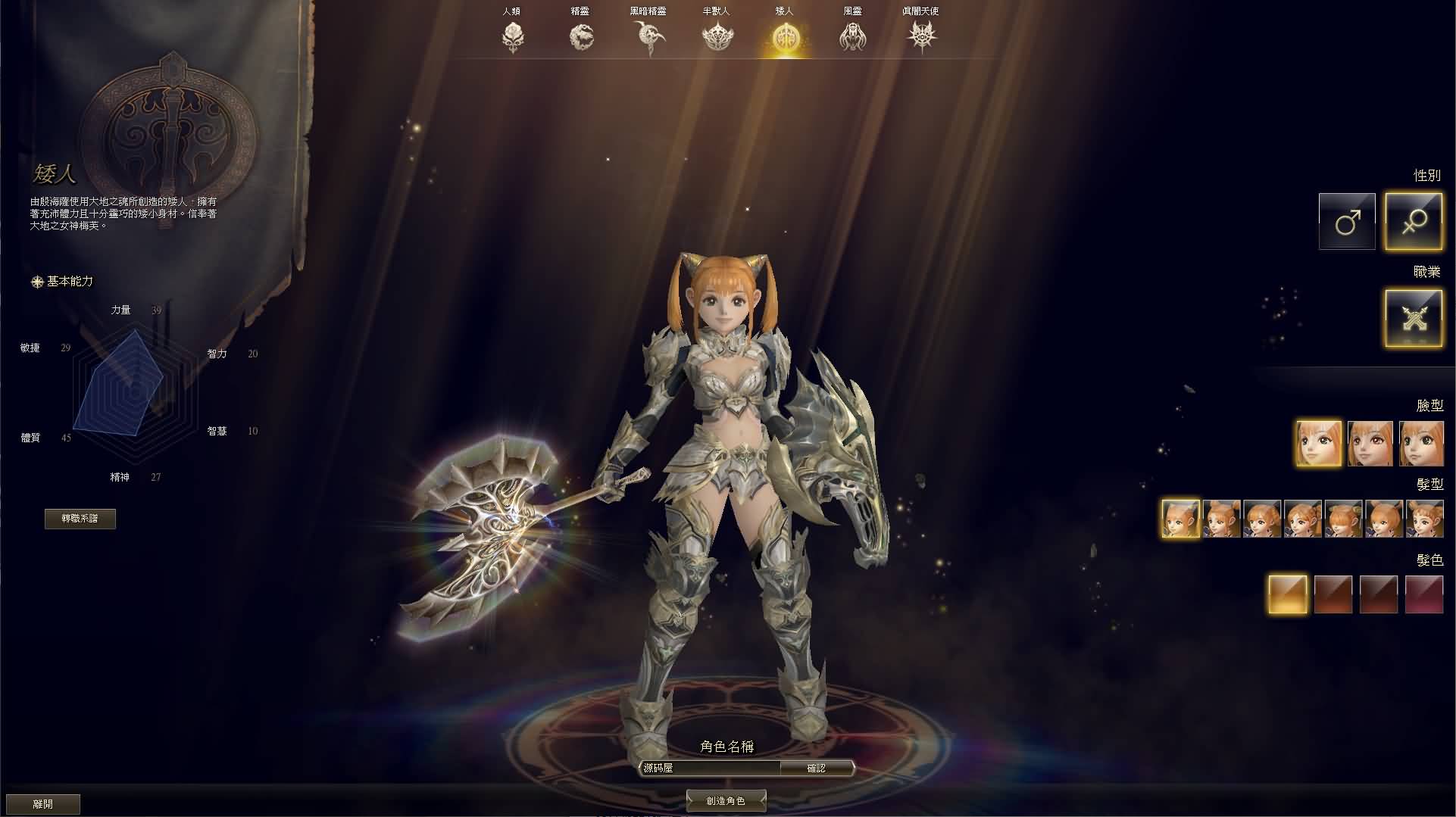Choose the 真闇天使 race icon

click(x=921, y=34)
